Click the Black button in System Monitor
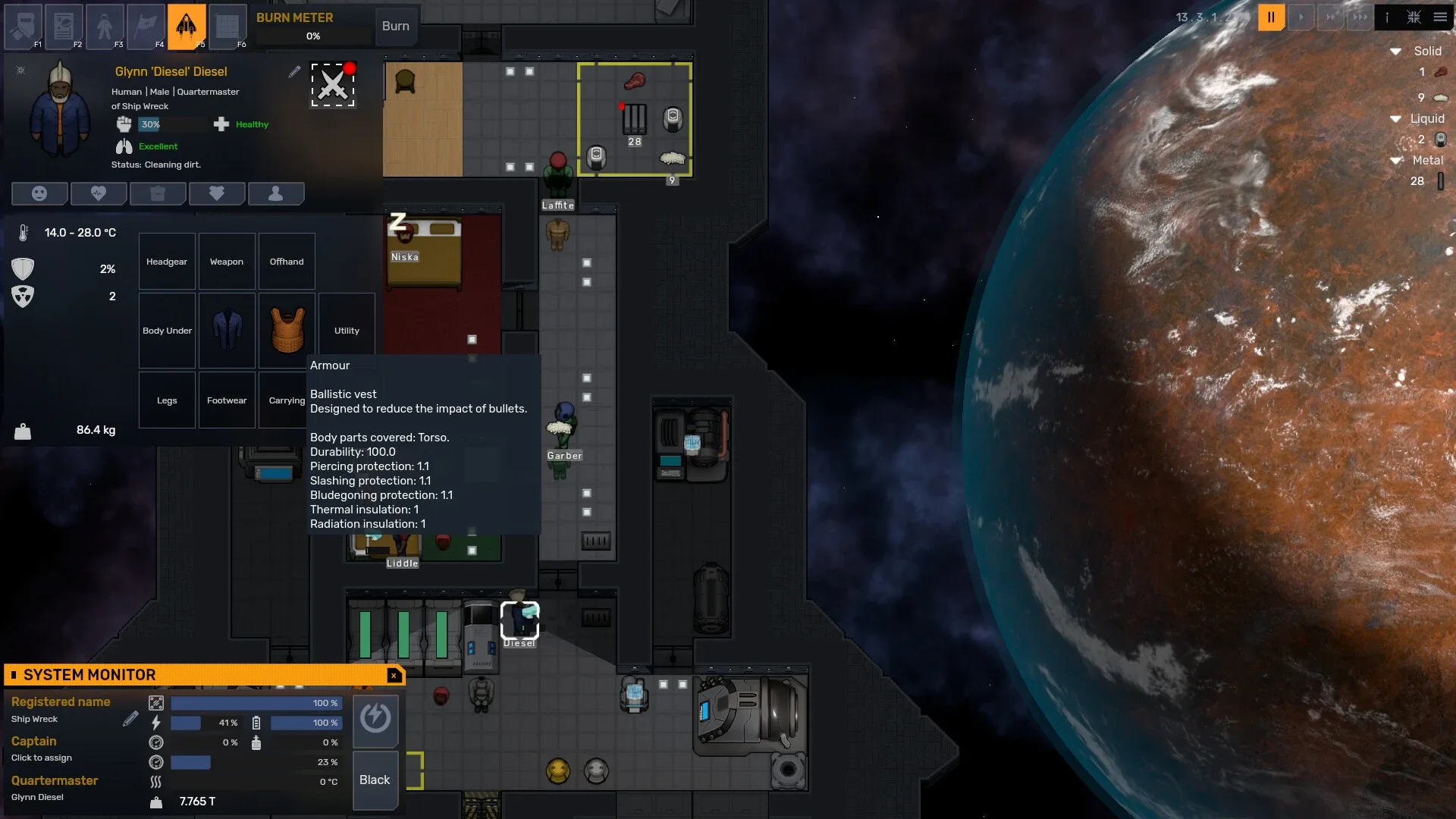This screenshot has height=819, width=1456. tap(375, 780)
